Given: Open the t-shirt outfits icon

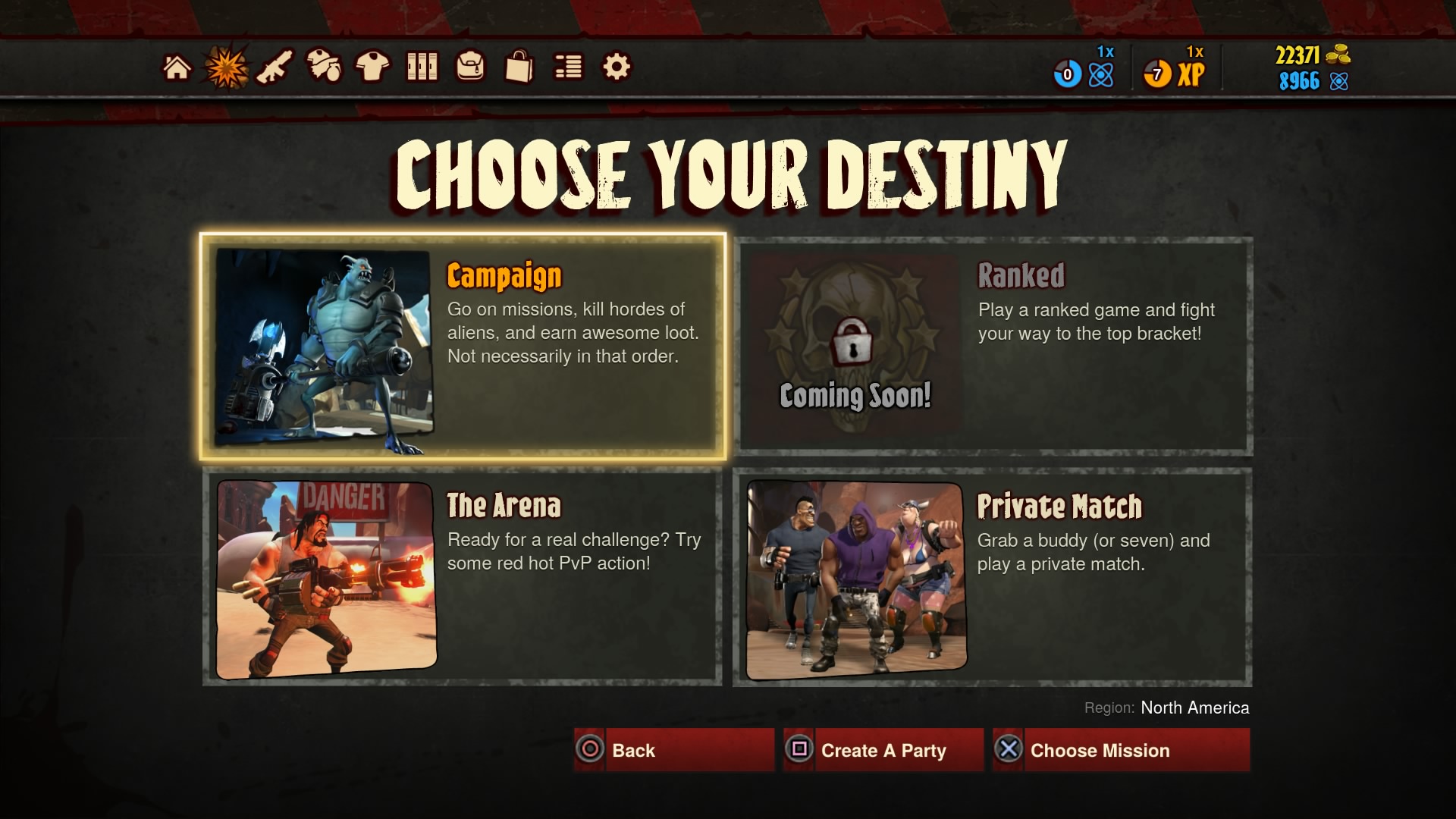Looking at the screenshot, I should 375,67.
